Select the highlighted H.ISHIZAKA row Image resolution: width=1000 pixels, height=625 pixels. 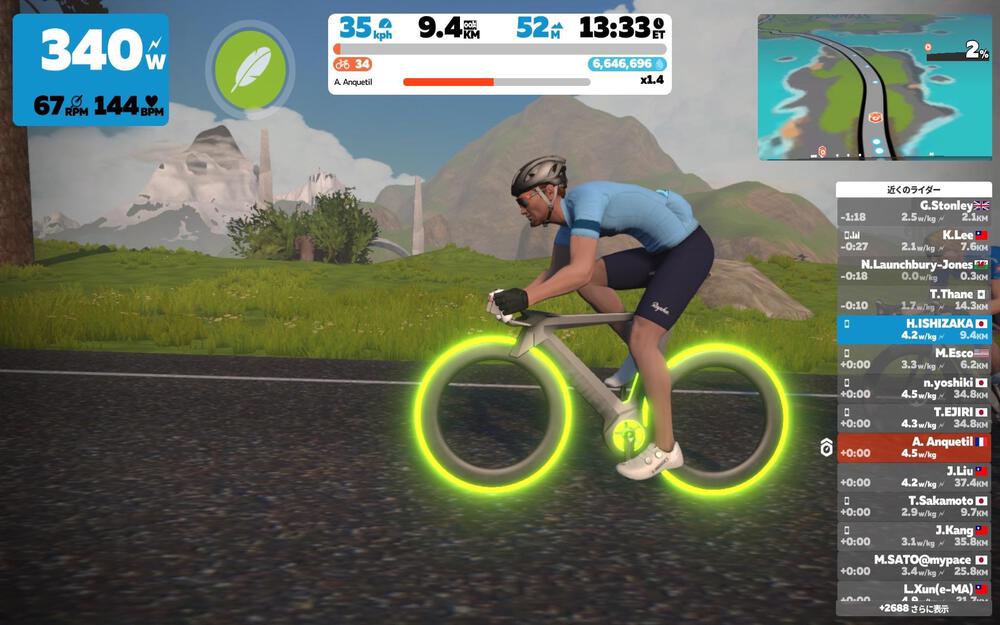coord(913,330)
